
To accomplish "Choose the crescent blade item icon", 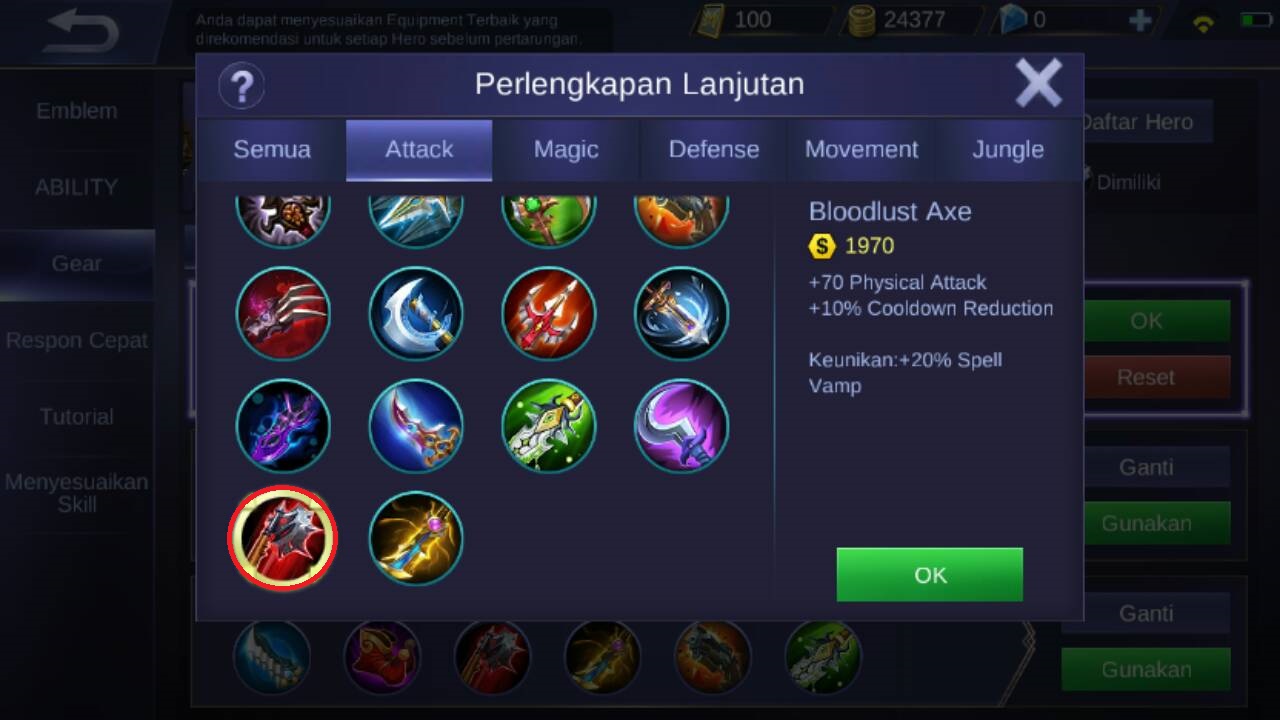I will 416,313.
